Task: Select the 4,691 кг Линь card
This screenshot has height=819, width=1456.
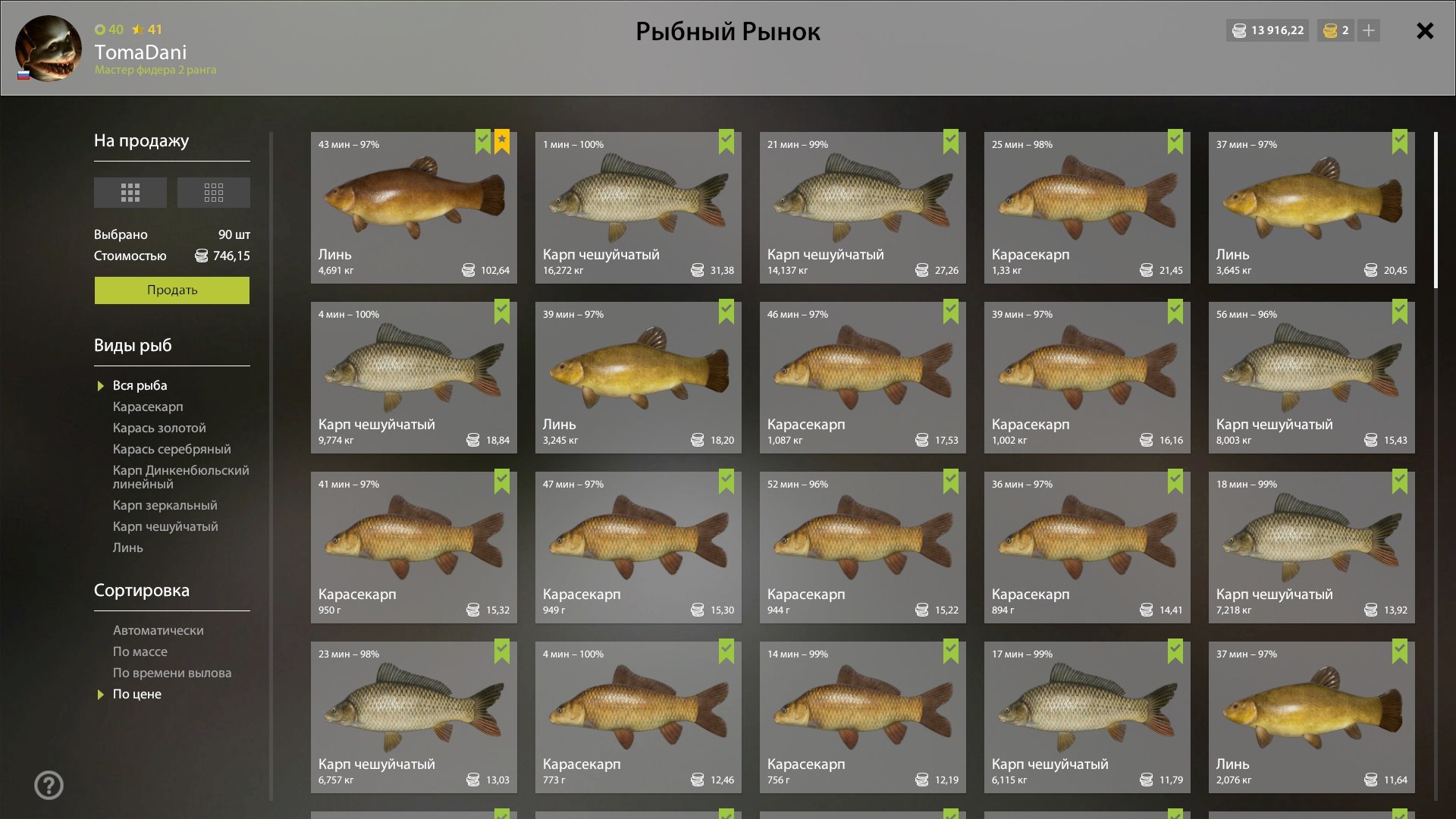Action: coord(413,208)
